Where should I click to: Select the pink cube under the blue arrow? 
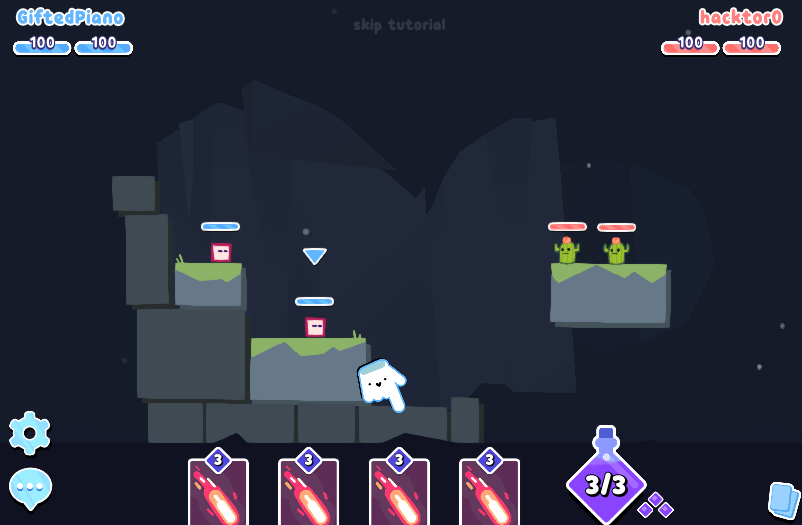(315, 327)
